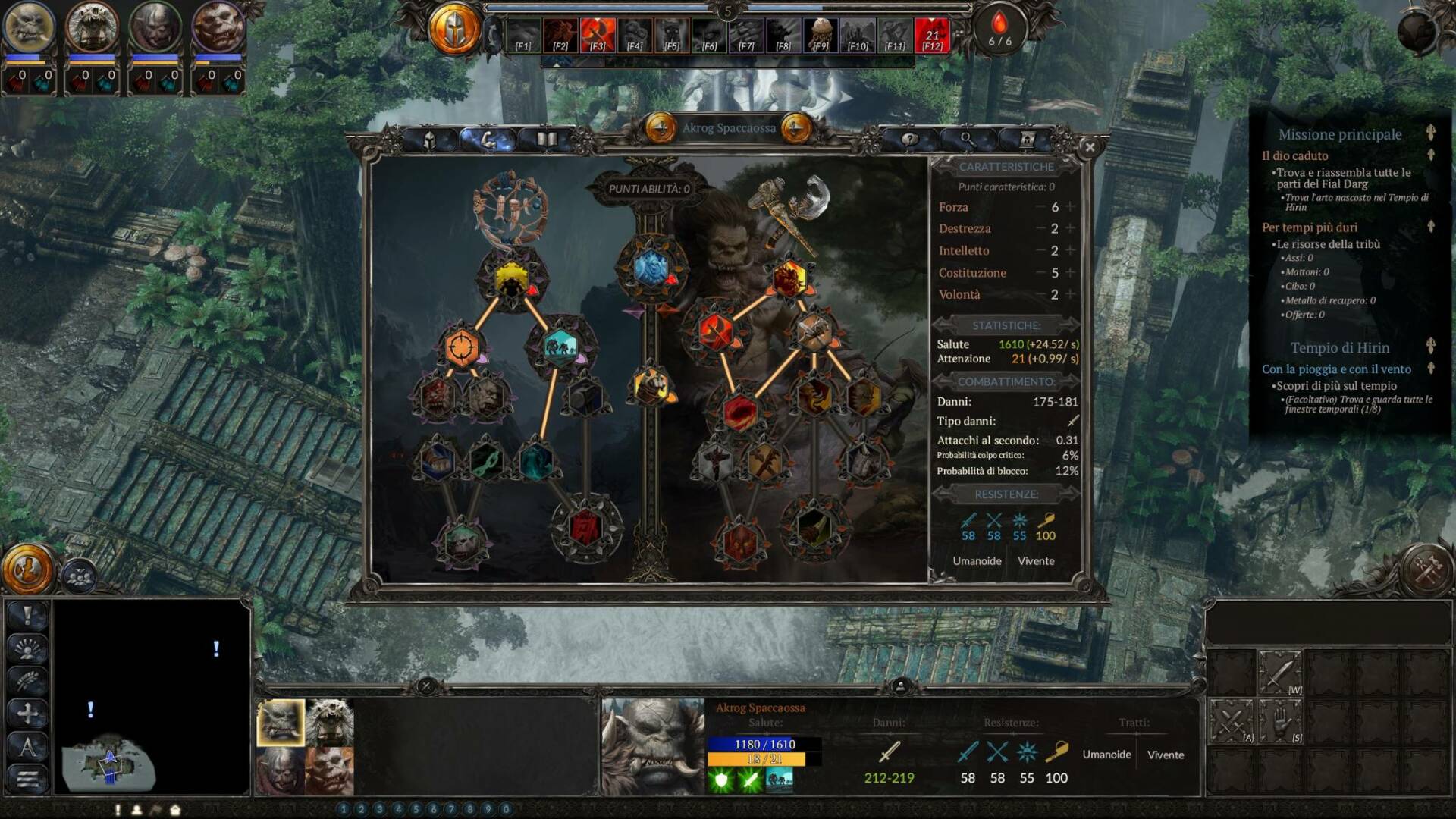Open the three-line menu button
1456x819 pixels.
click(28, 779)
